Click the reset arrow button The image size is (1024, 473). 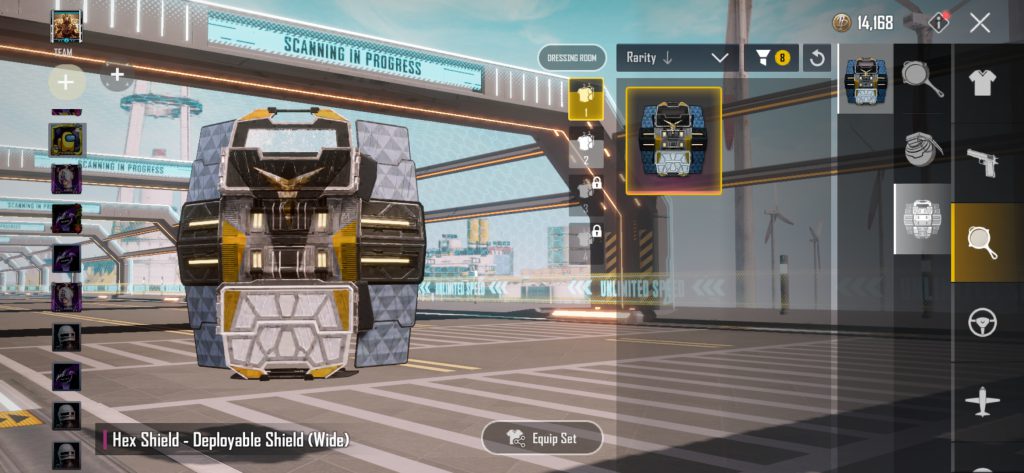[x=817, y=58]
